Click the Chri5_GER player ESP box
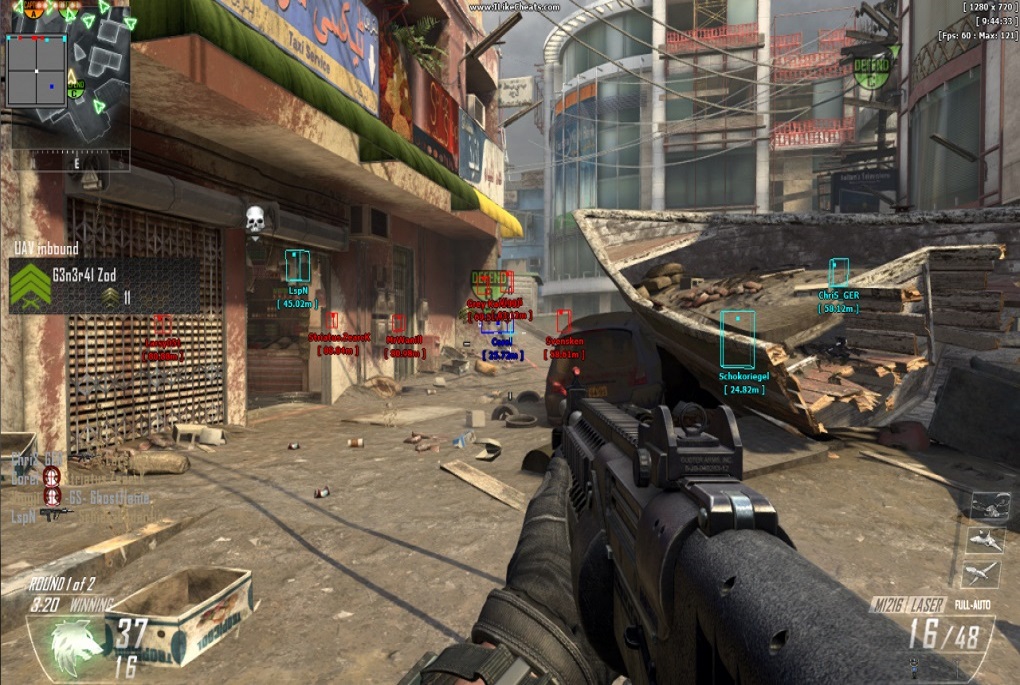This screenshot has width=1020, height=685. point(838,272)
